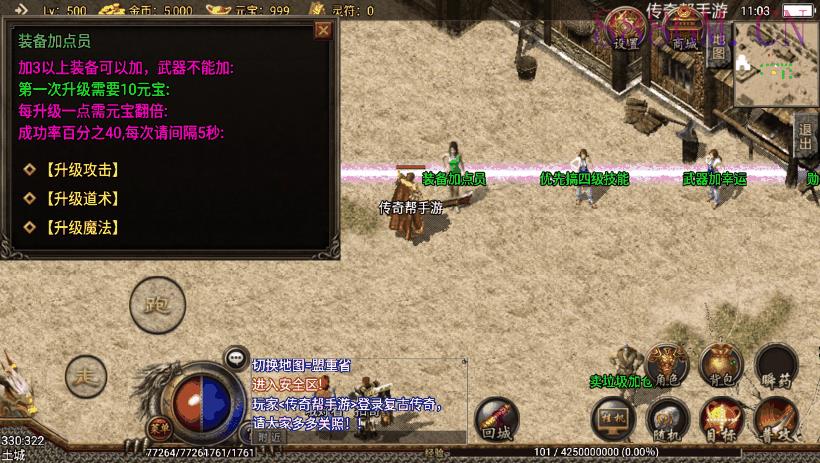The image size is (820, 463).
Task: Open the 商城 shop
Action: point(683,31)
